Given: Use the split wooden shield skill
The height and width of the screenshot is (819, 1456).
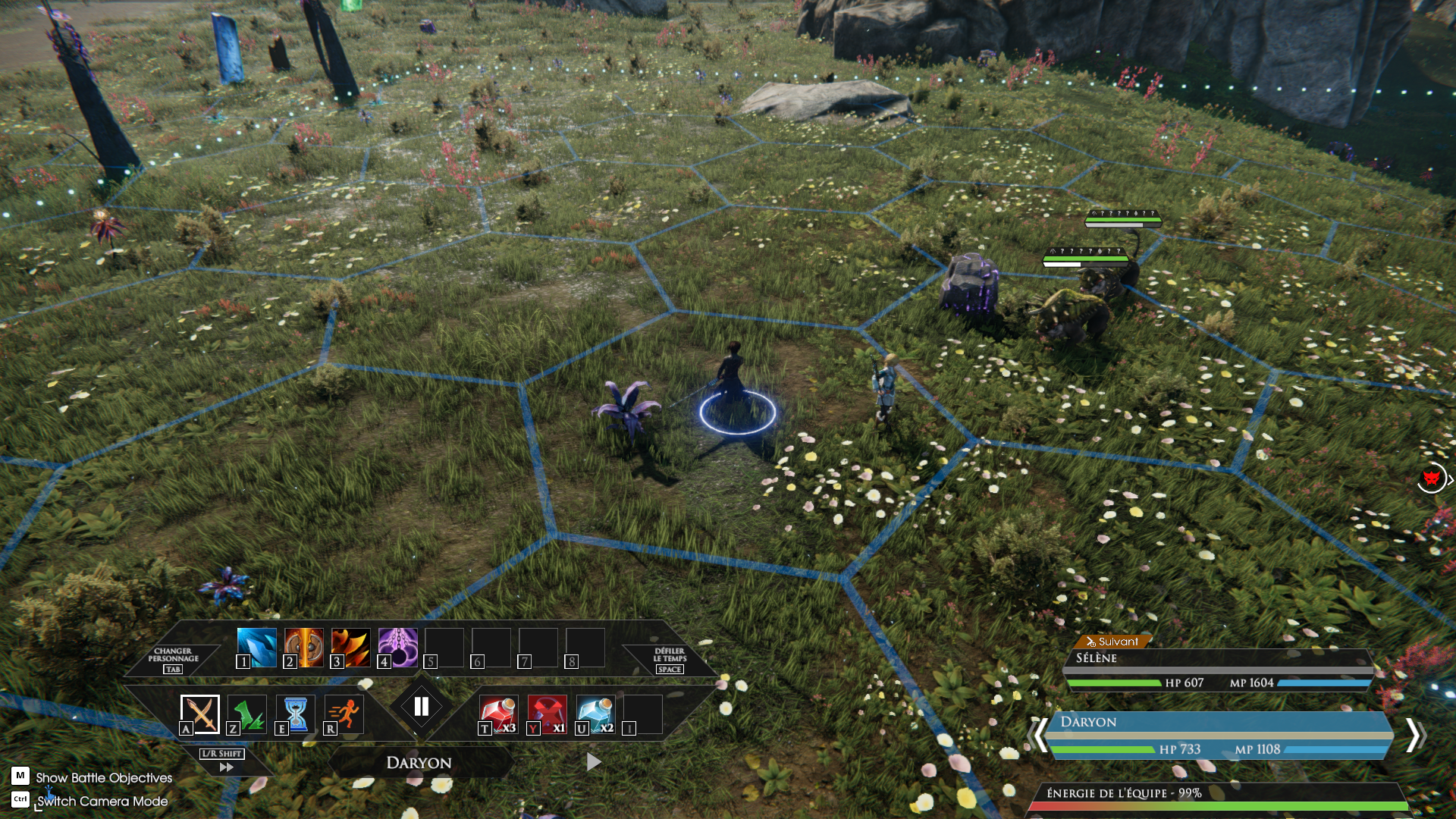Looking at the screenshot, I should click(x=304, y=647).
